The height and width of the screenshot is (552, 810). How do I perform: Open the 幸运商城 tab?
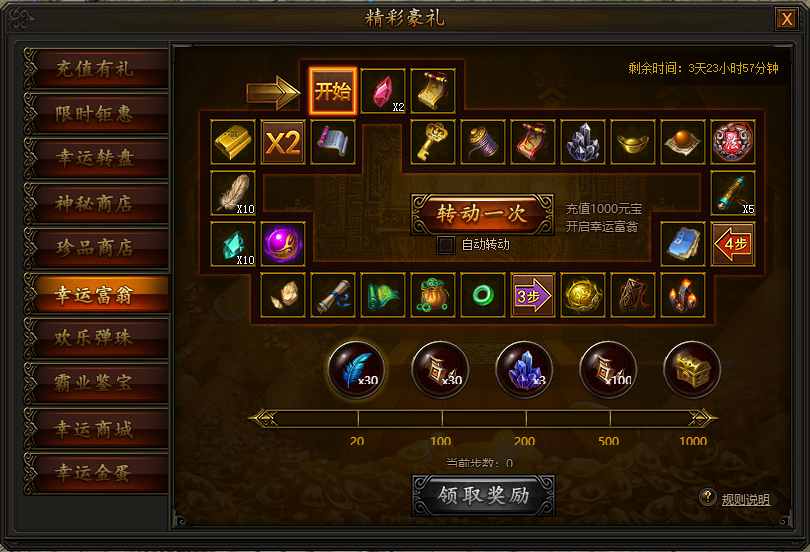(95, 426)
